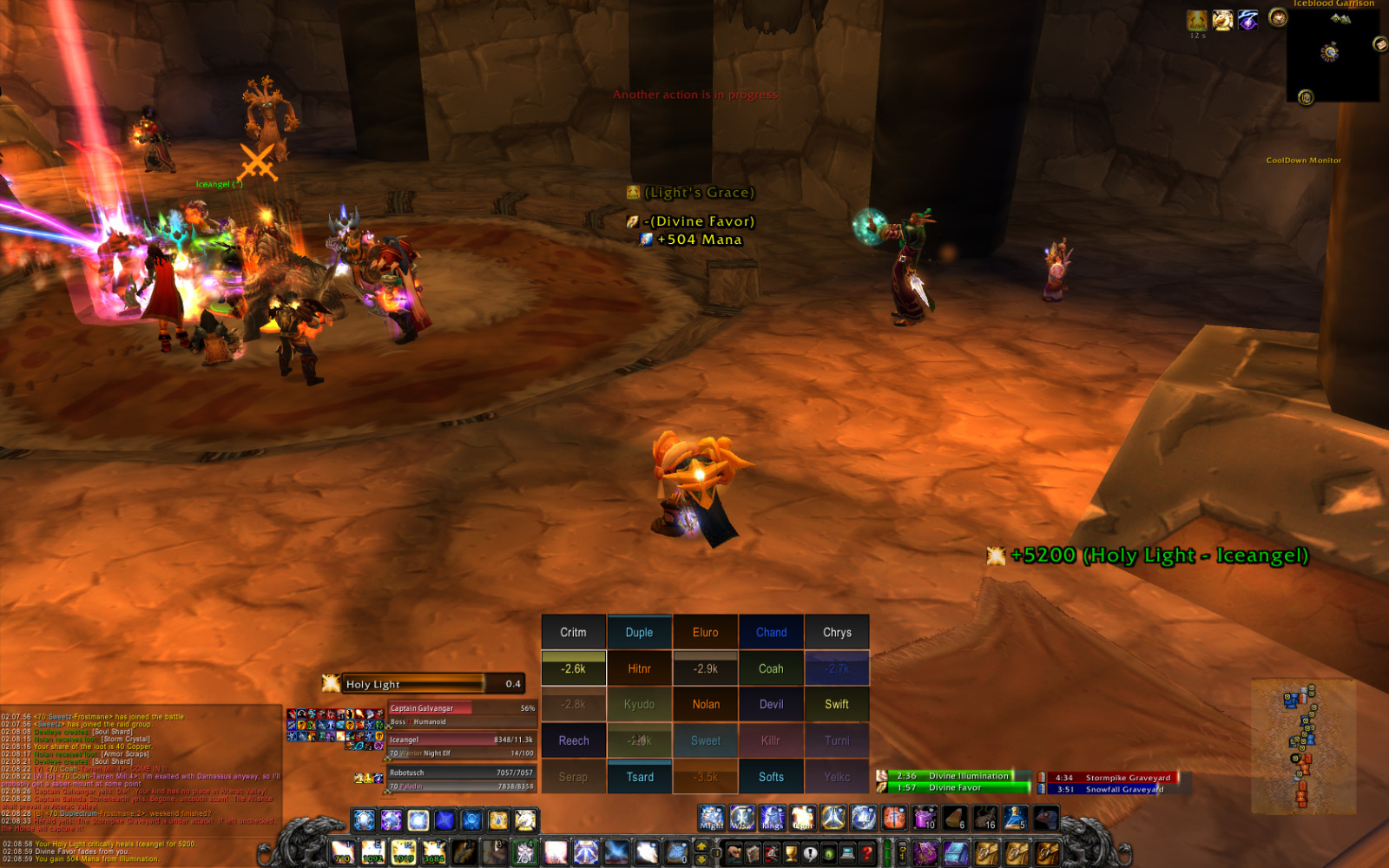Open the red question mark help menu
This screenshot has height=868, width=1389.
tap(866, 853)
